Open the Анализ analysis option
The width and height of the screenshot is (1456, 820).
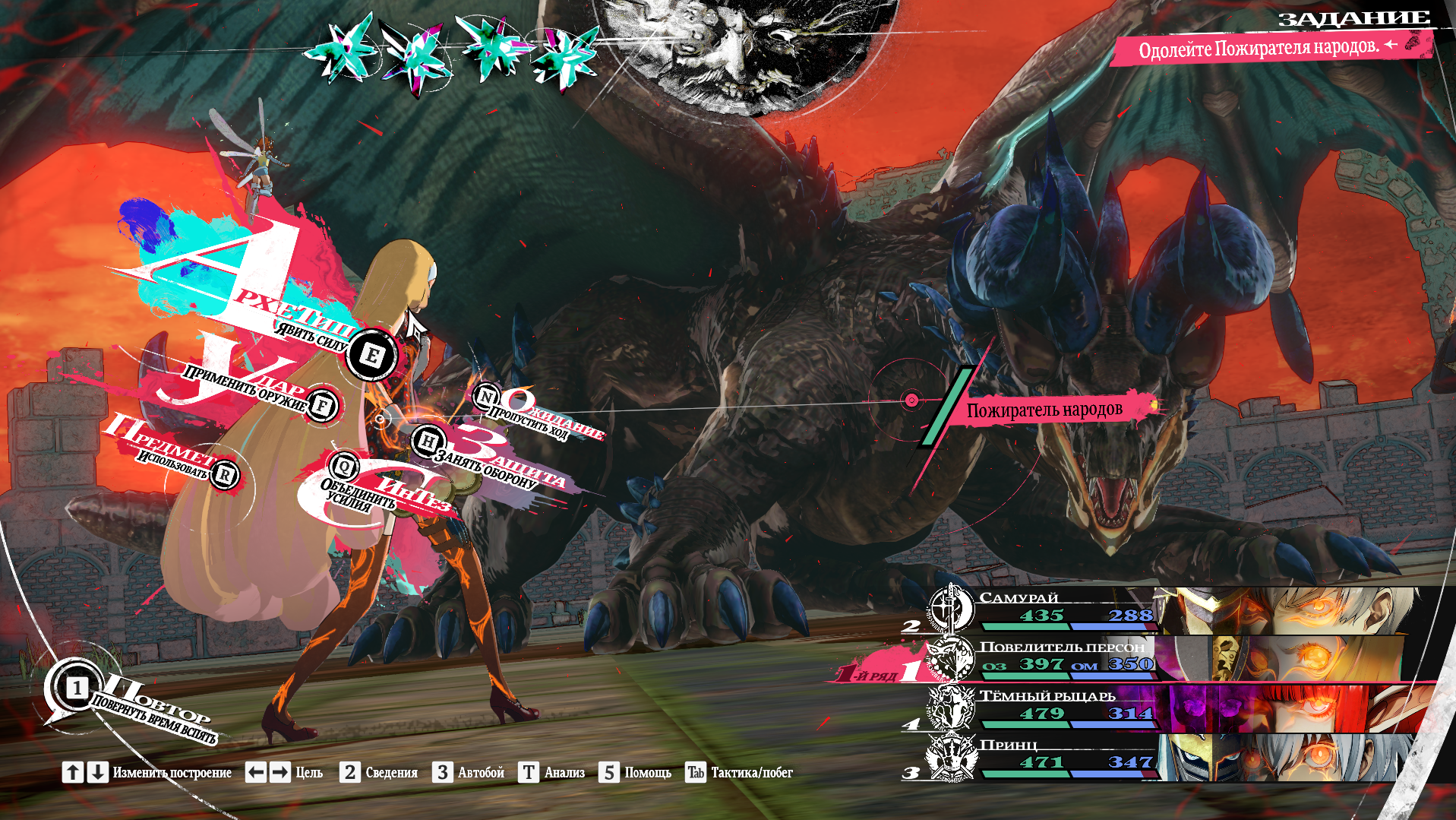551,773
